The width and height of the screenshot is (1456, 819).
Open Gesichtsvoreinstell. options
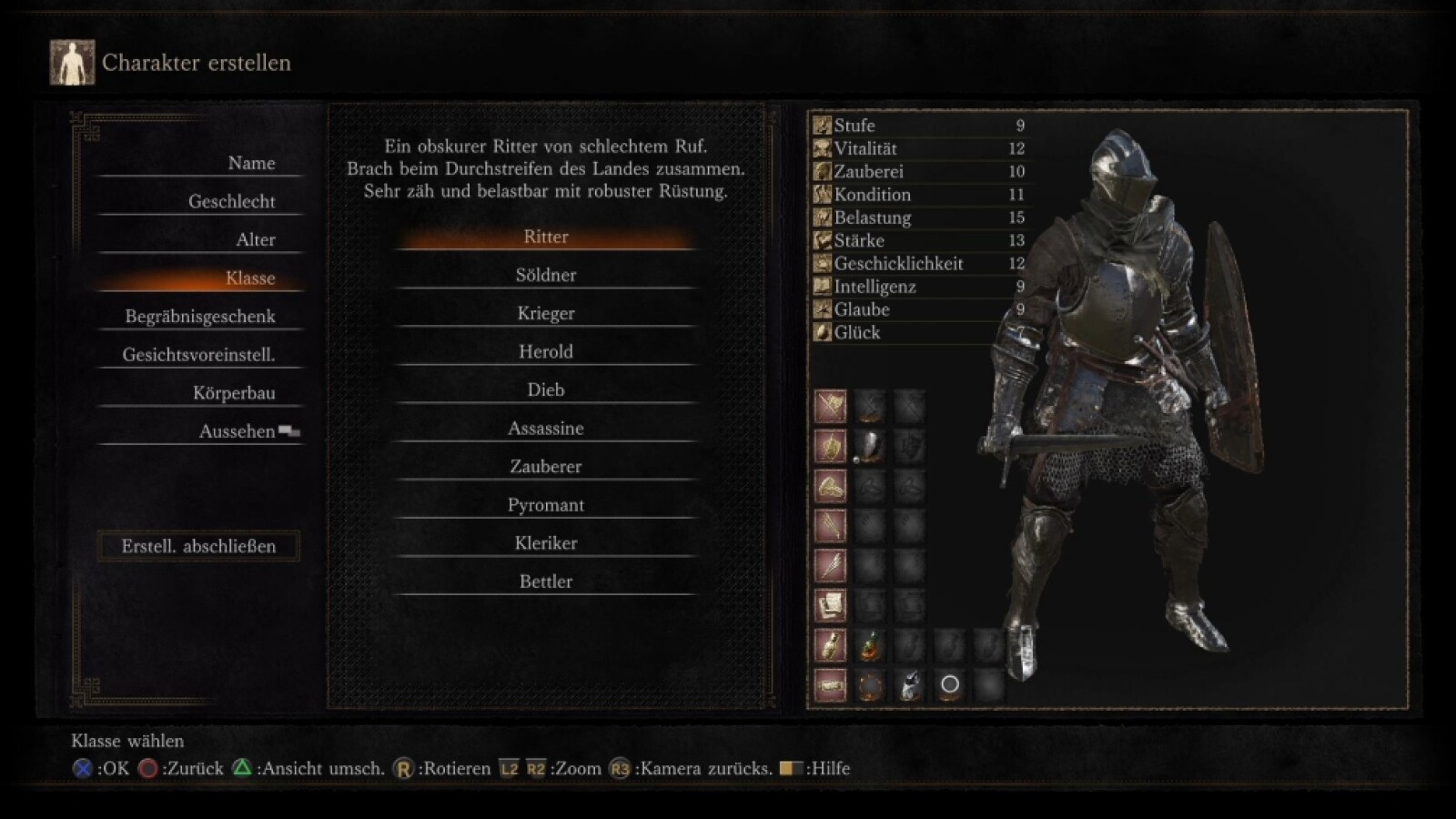coord(198,354)
